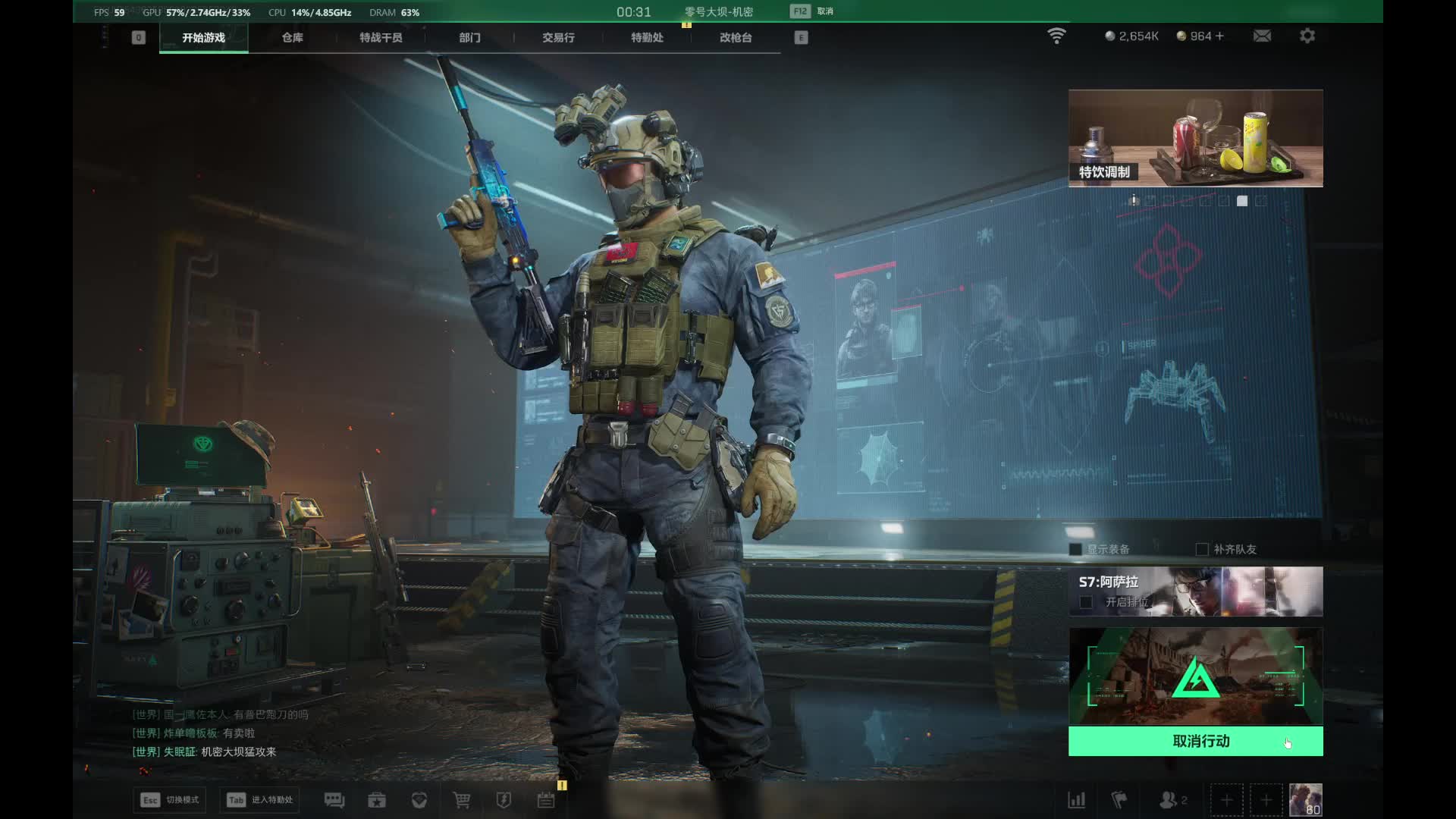The image size is (1456, 819).
Task: Open the shopping cart store icon
Action: [462, 800]
